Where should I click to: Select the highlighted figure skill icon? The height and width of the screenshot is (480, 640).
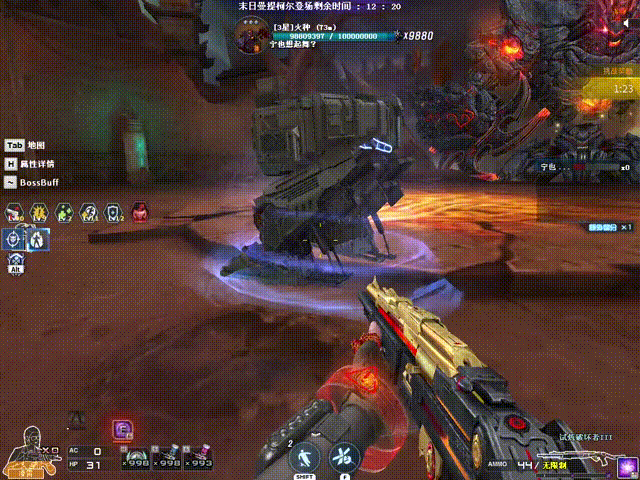[x=37, y=239]
